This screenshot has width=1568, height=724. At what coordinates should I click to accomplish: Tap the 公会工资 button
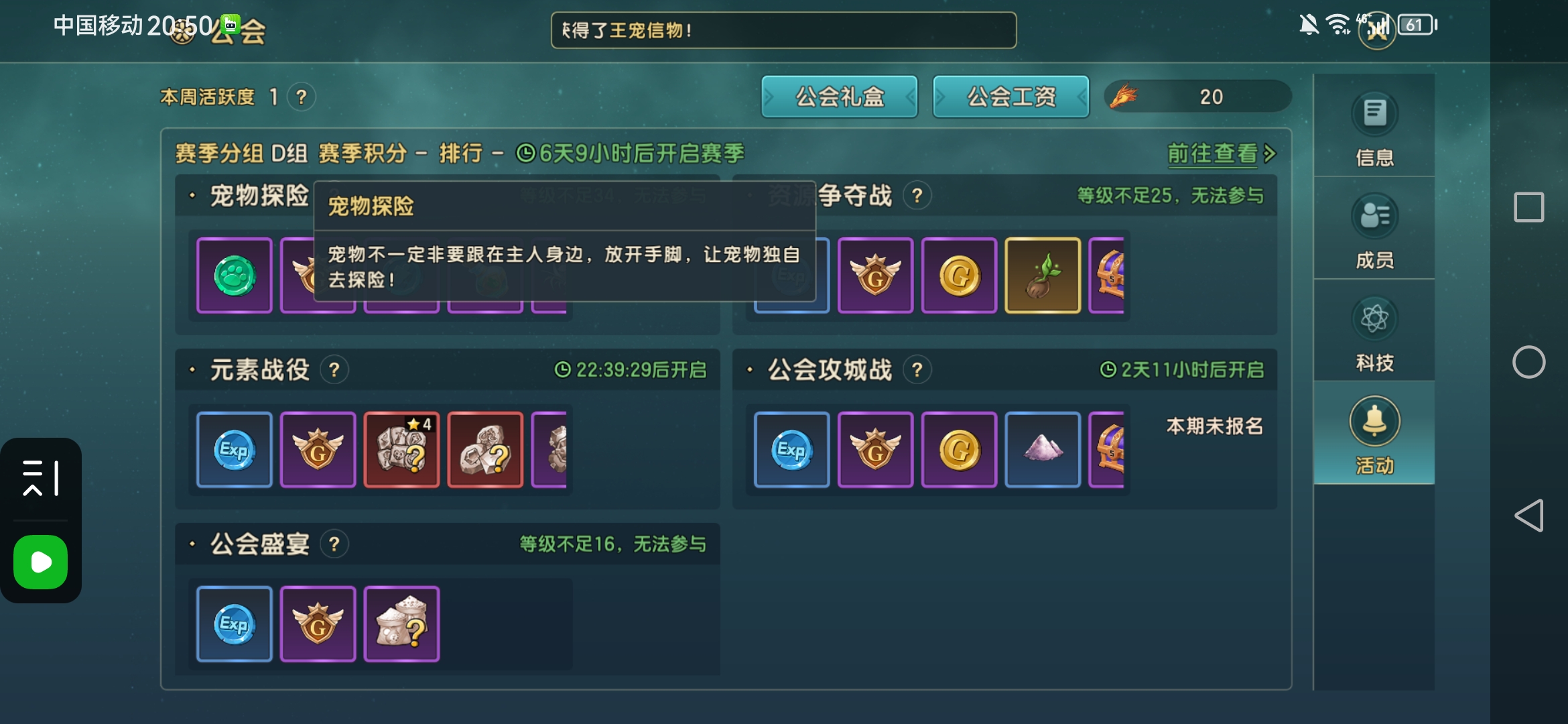point(1010,97)
